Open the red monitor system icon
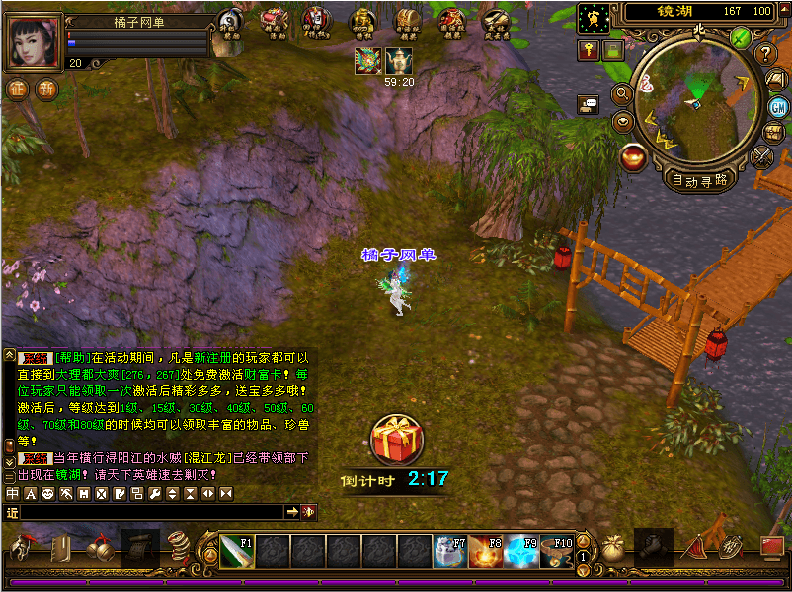This screenshot has width=792, height=592. click(770, 546)
